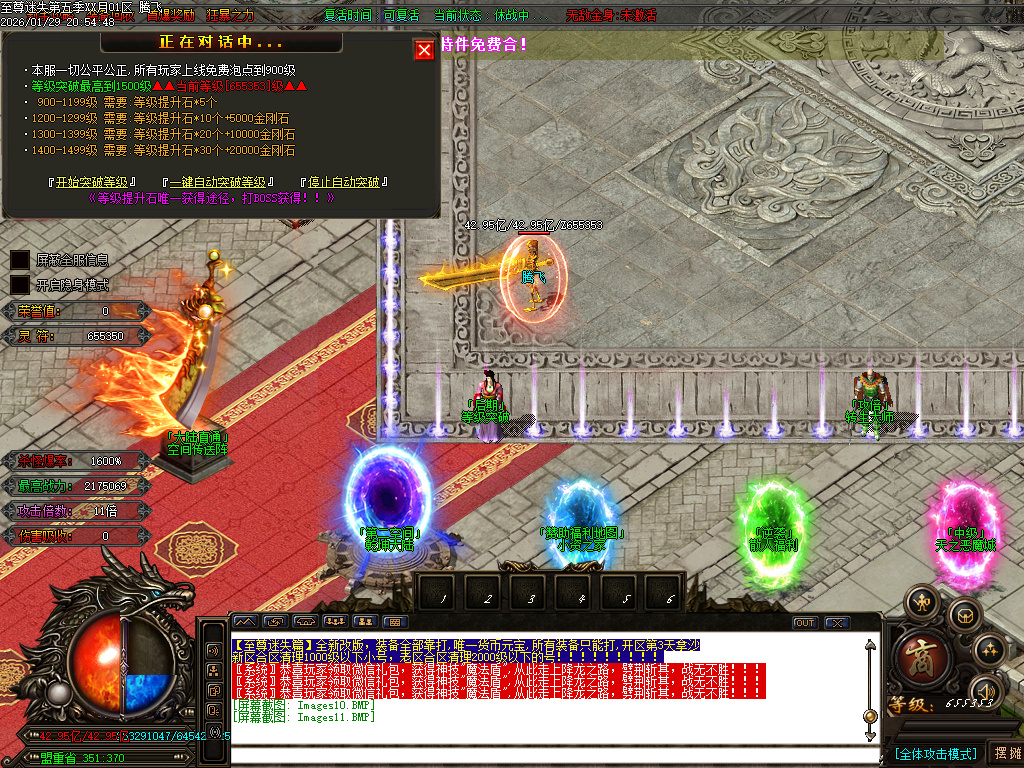Open the round 商 shop button
The image size is (1024, 768).
pos(917,658)
